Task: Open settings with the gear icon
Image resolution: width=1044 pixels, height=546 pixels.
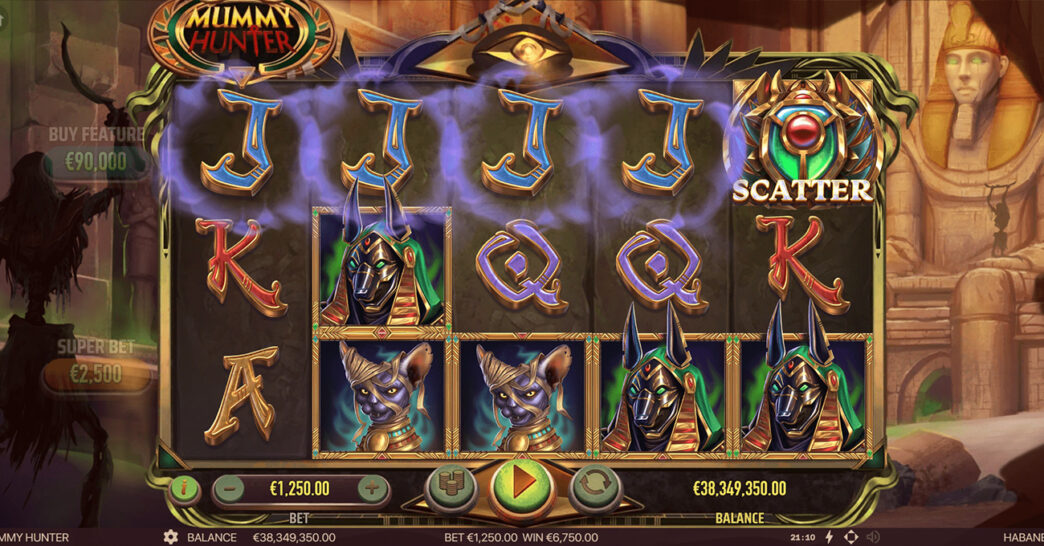Action: click(171, 537)
